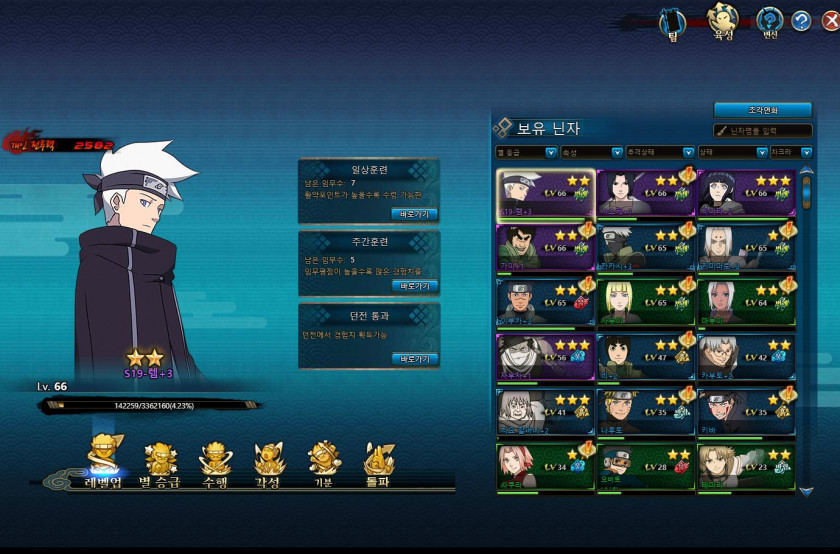Image resolution: width=840 pixels, height=554 pixels.
Task: Switch to the 변신 tab
Action: [769, 22]
